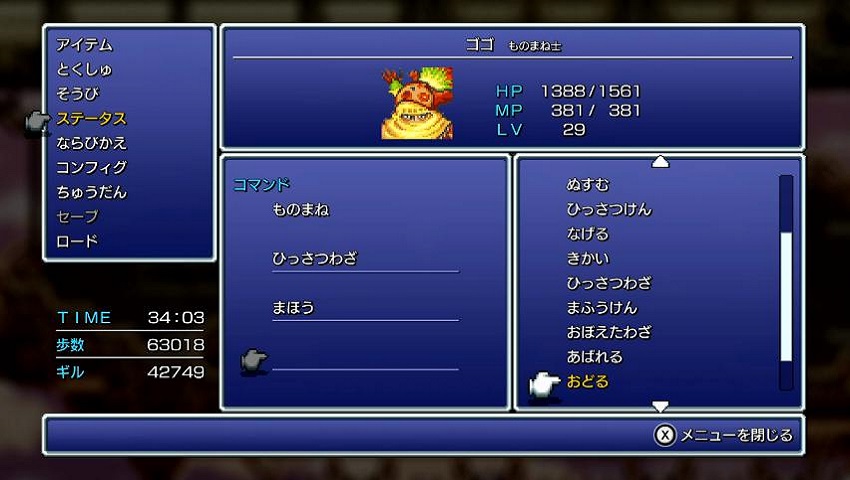Select ならびかえ in the main menu

coord(91,143)
